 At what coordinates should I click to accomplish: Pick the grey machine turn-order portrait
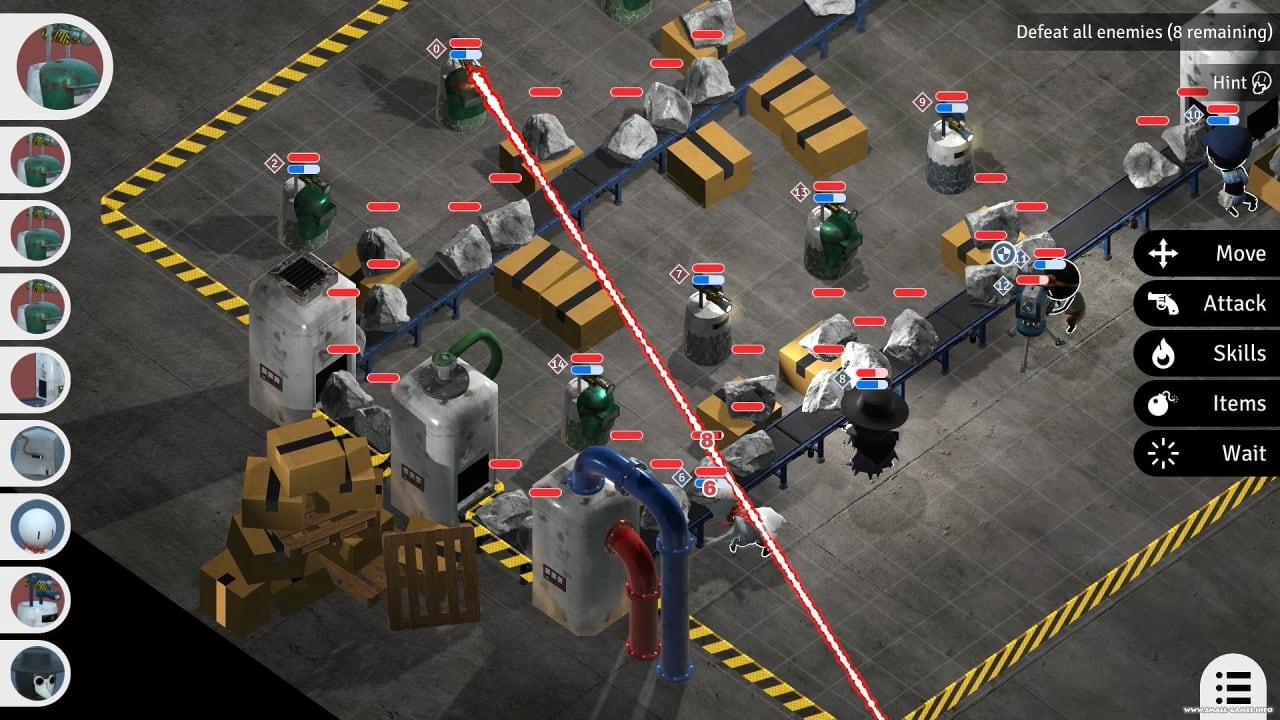(40, 453)
